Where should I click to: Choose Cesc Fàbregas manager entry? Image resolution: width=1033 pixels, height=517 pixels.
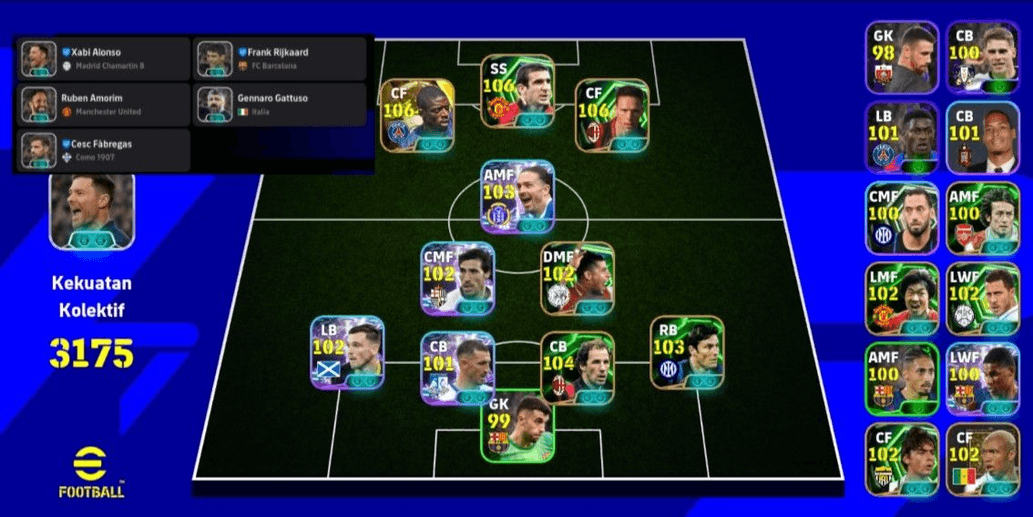(102, 150)
